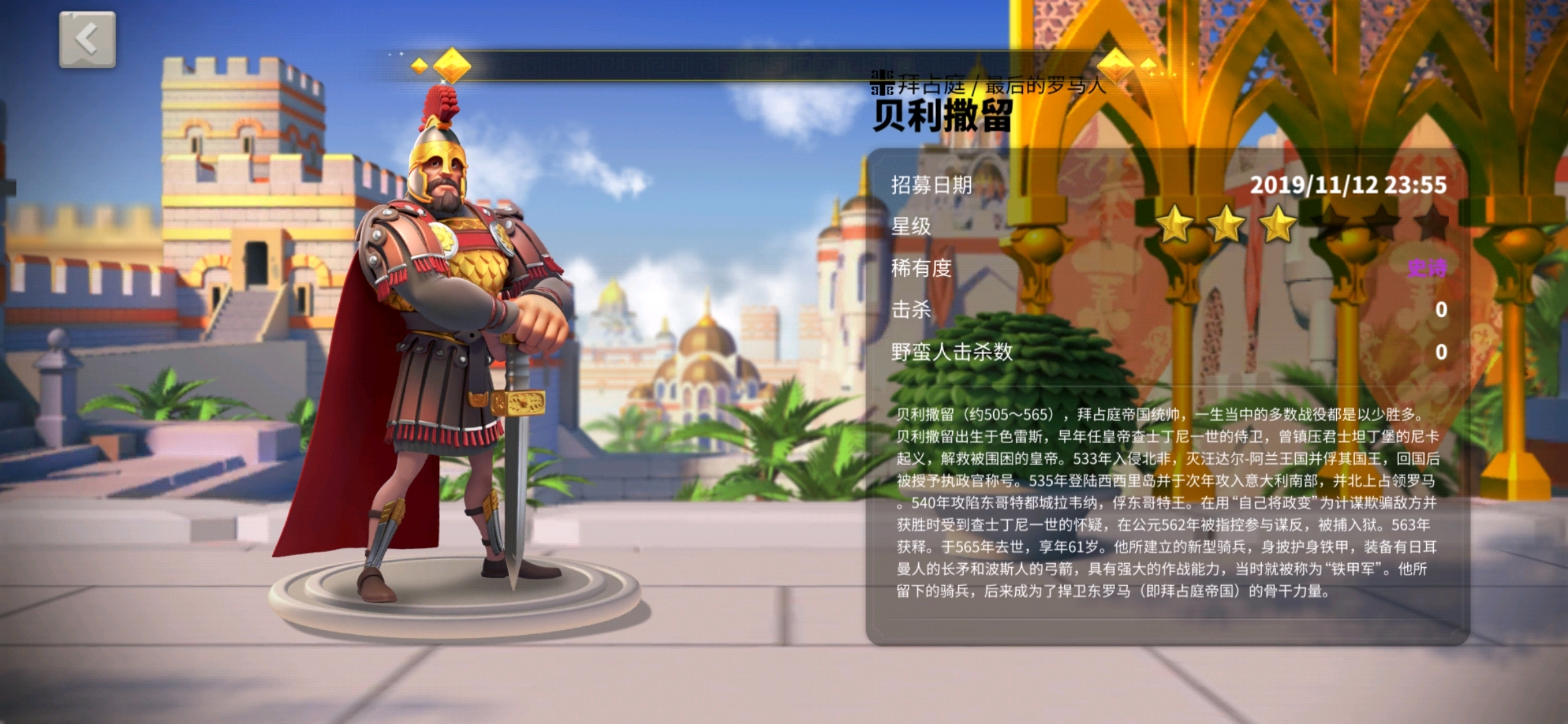1568x724 pixels.
Task: Click the large sculpture gem above the commander's helmet
Action: (452, 64)
